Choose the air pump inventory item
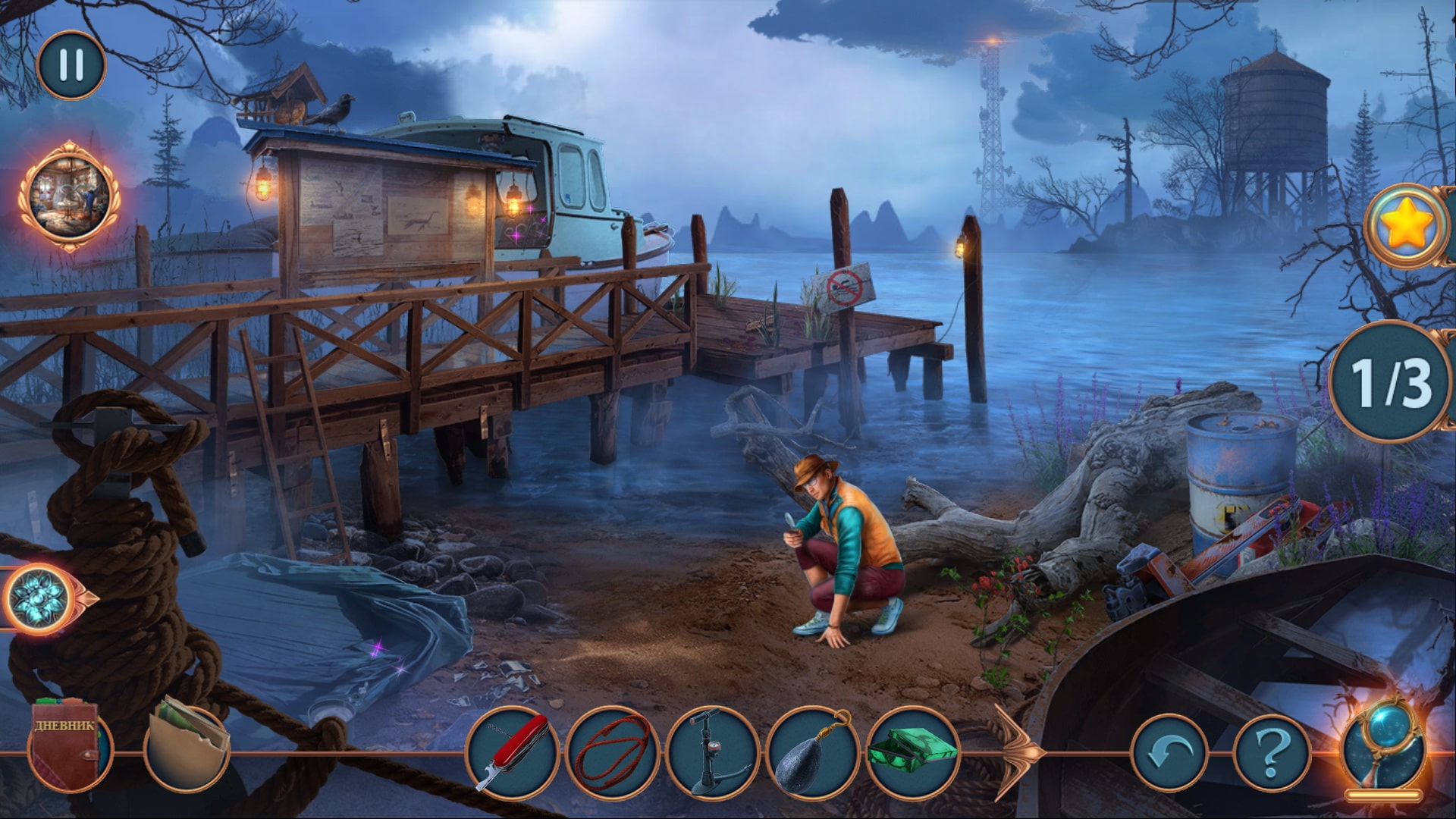The image size is (1456, 819). click(712, 752)
